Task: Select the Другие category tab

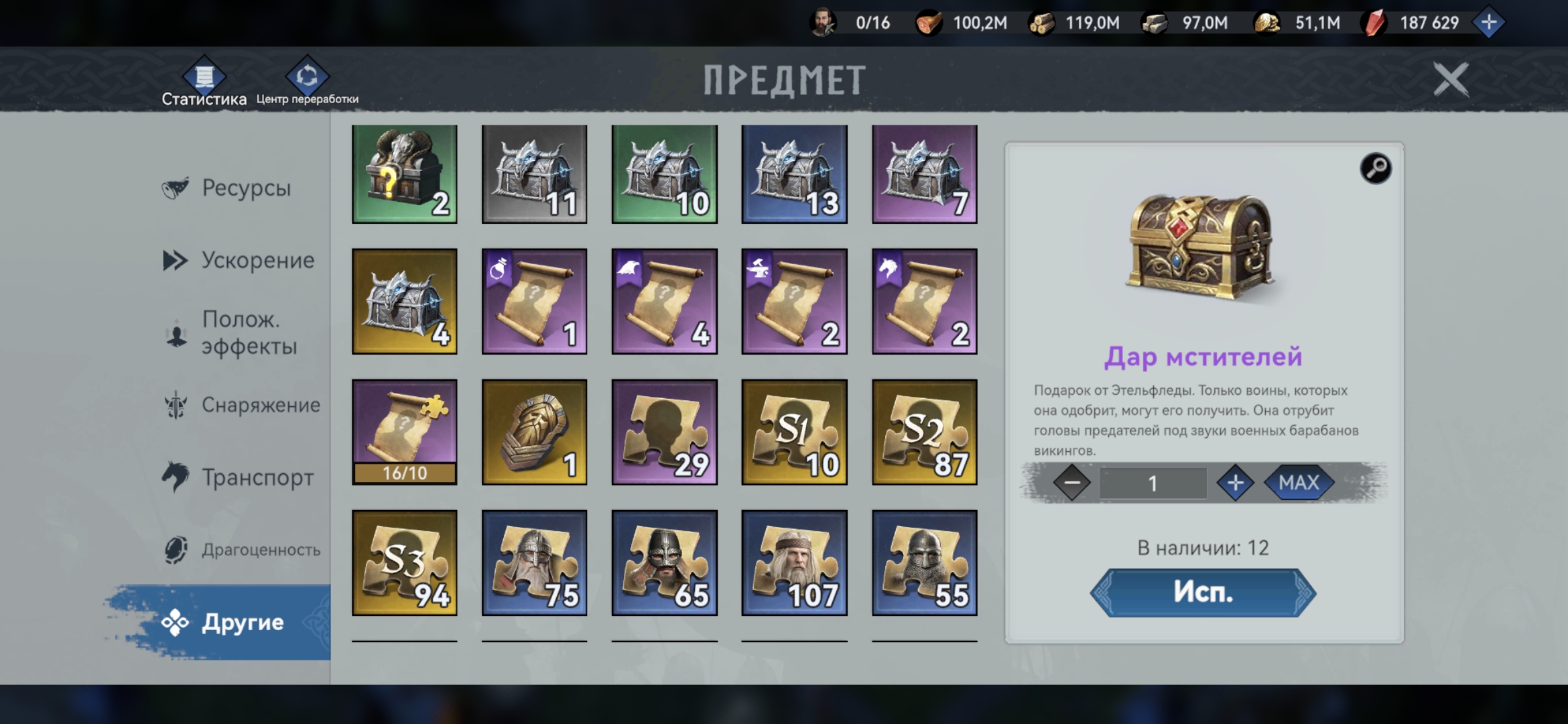Action: [x=241, y=622]
